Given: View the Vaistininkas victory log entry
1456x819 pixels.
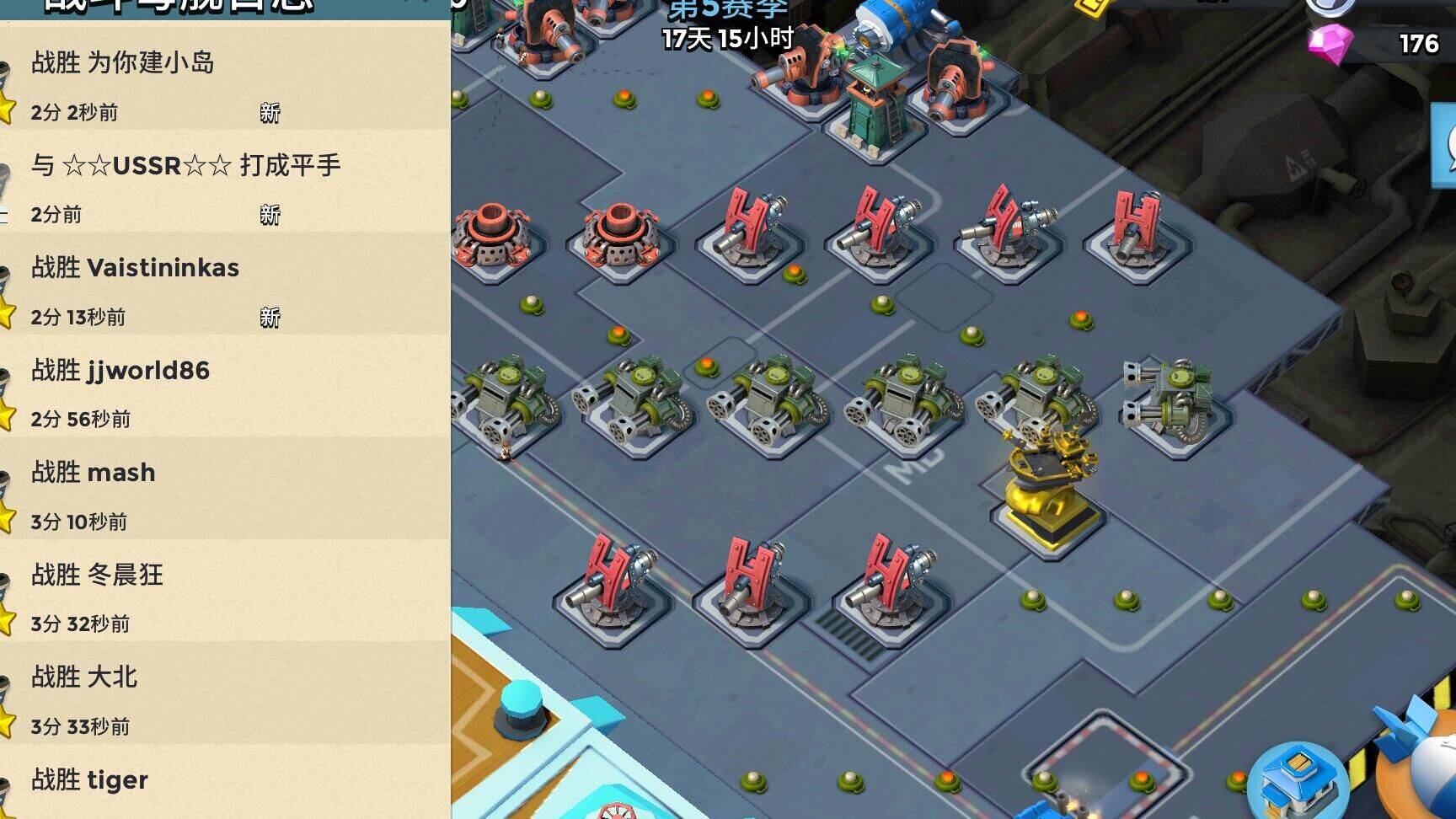Looking at the screenshot, I should pos(223,290).
